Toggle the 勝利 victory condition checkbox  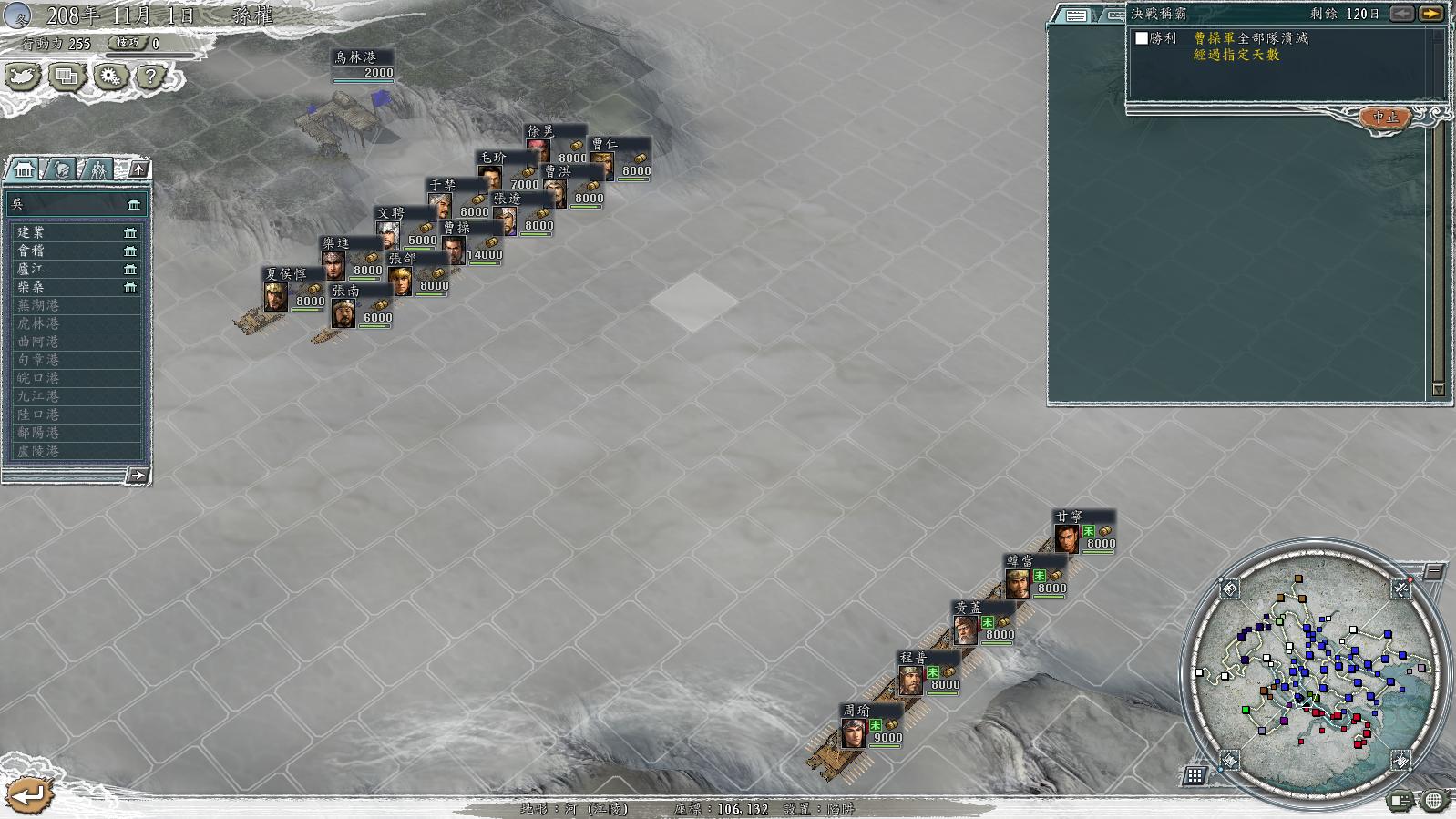1142,38
